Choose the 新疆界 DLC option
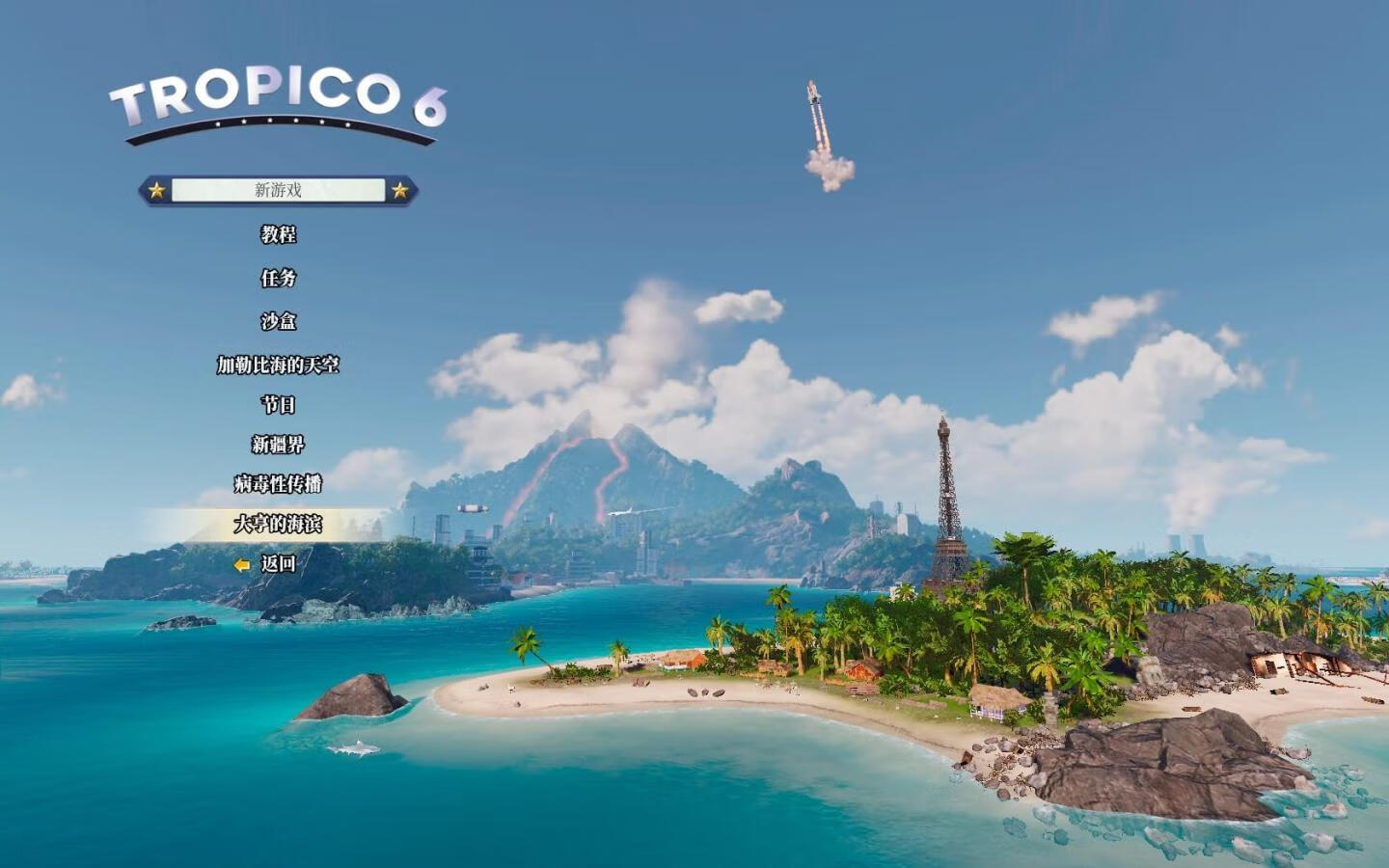The image size is (1389, 868). coord(278,445)
